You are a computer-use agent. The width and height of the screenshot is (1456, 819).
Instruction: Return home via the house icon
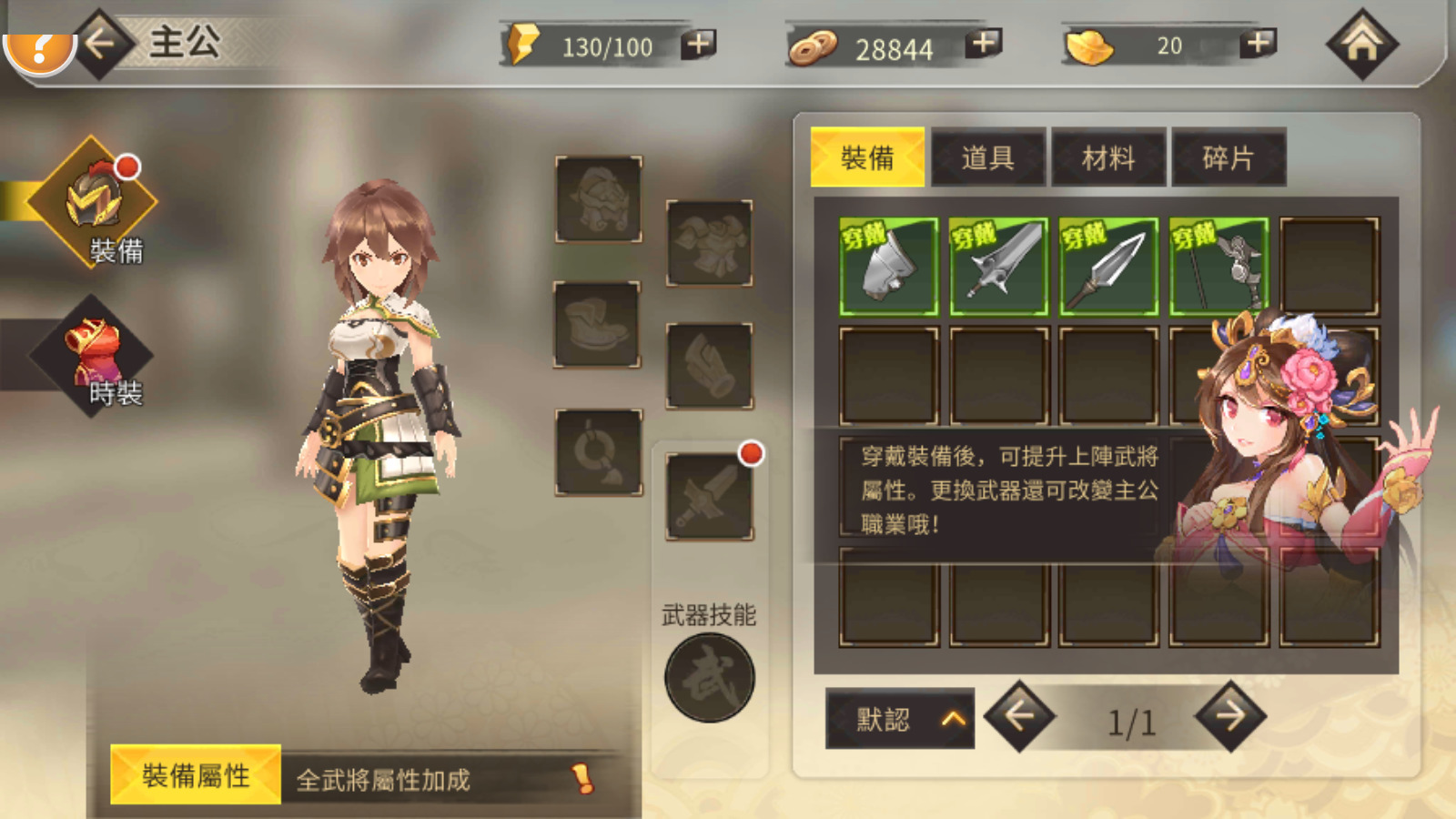[1362, 43]
